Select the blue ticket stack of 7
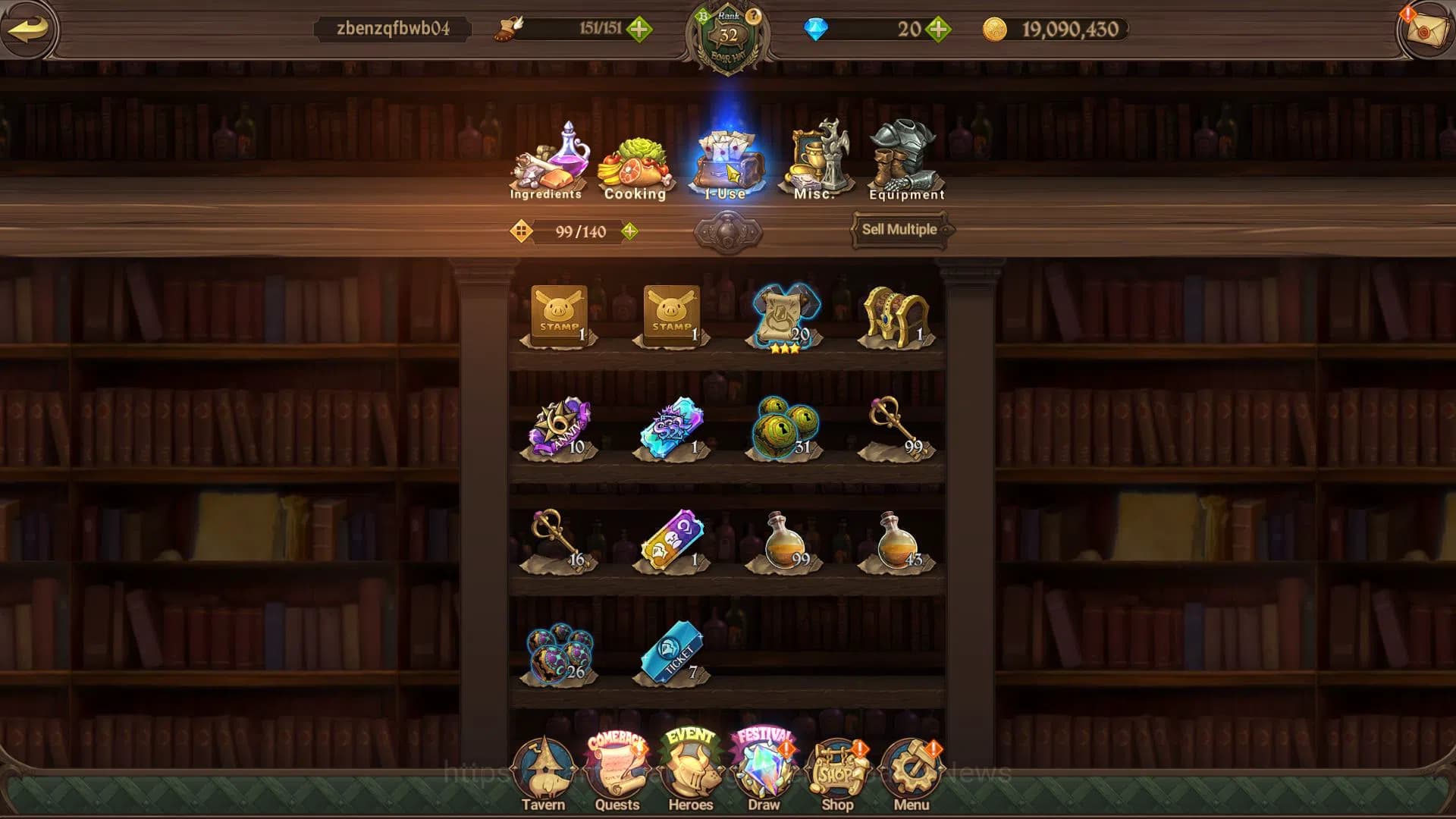1456x819 pixels. (672, 653)
